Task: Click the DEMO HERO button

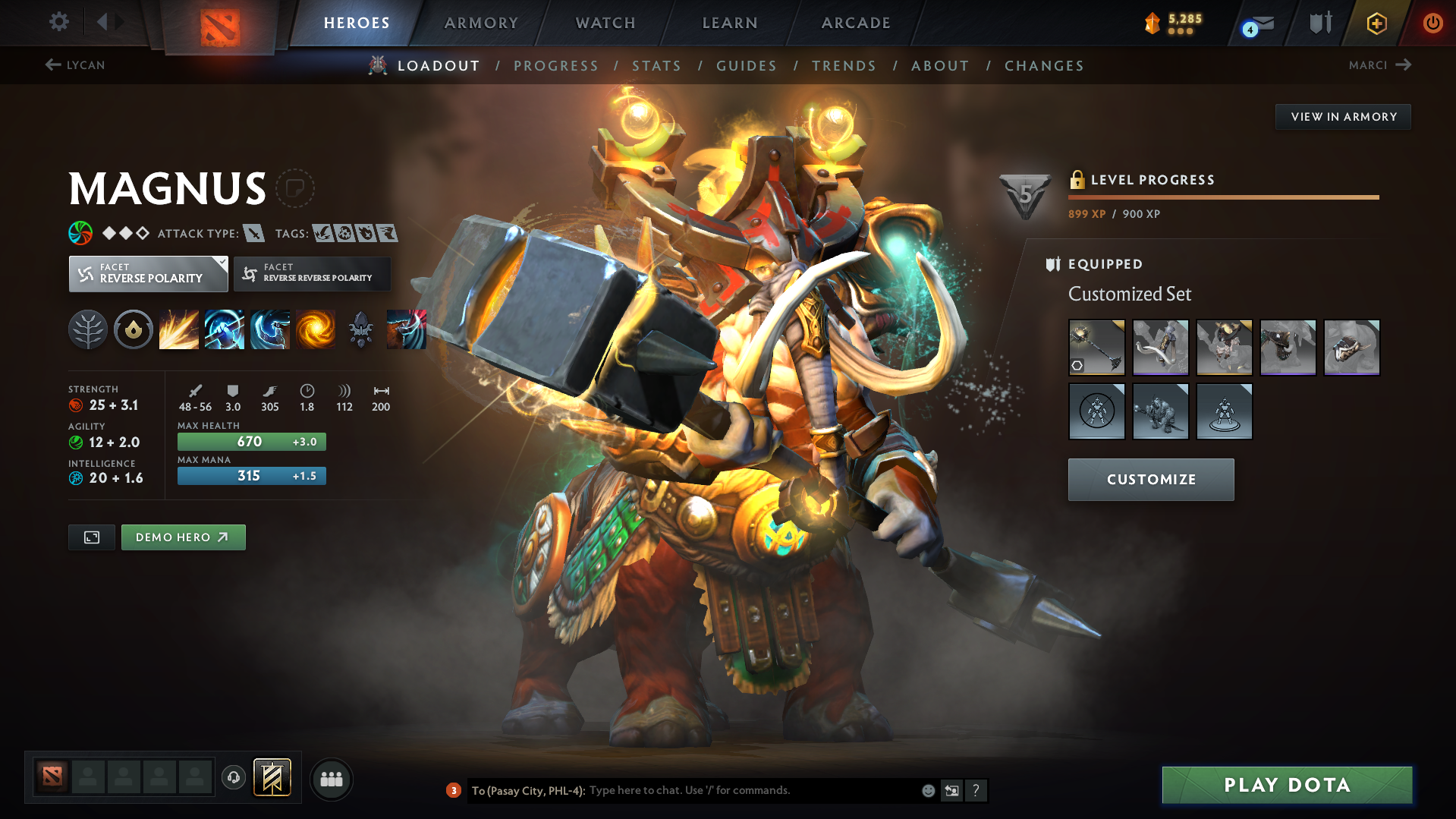Action: (183, 537)
